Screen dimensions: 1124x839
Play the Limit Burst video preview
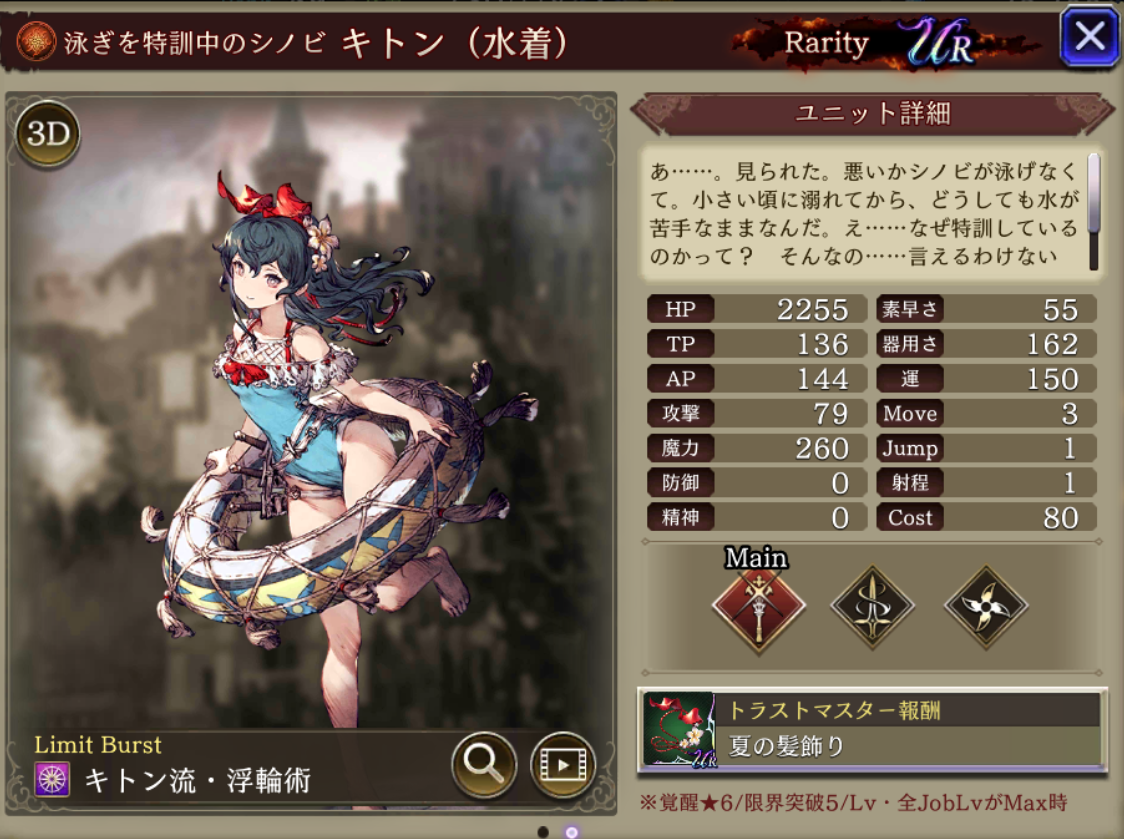pyautogui.click(x=562, y=765)
